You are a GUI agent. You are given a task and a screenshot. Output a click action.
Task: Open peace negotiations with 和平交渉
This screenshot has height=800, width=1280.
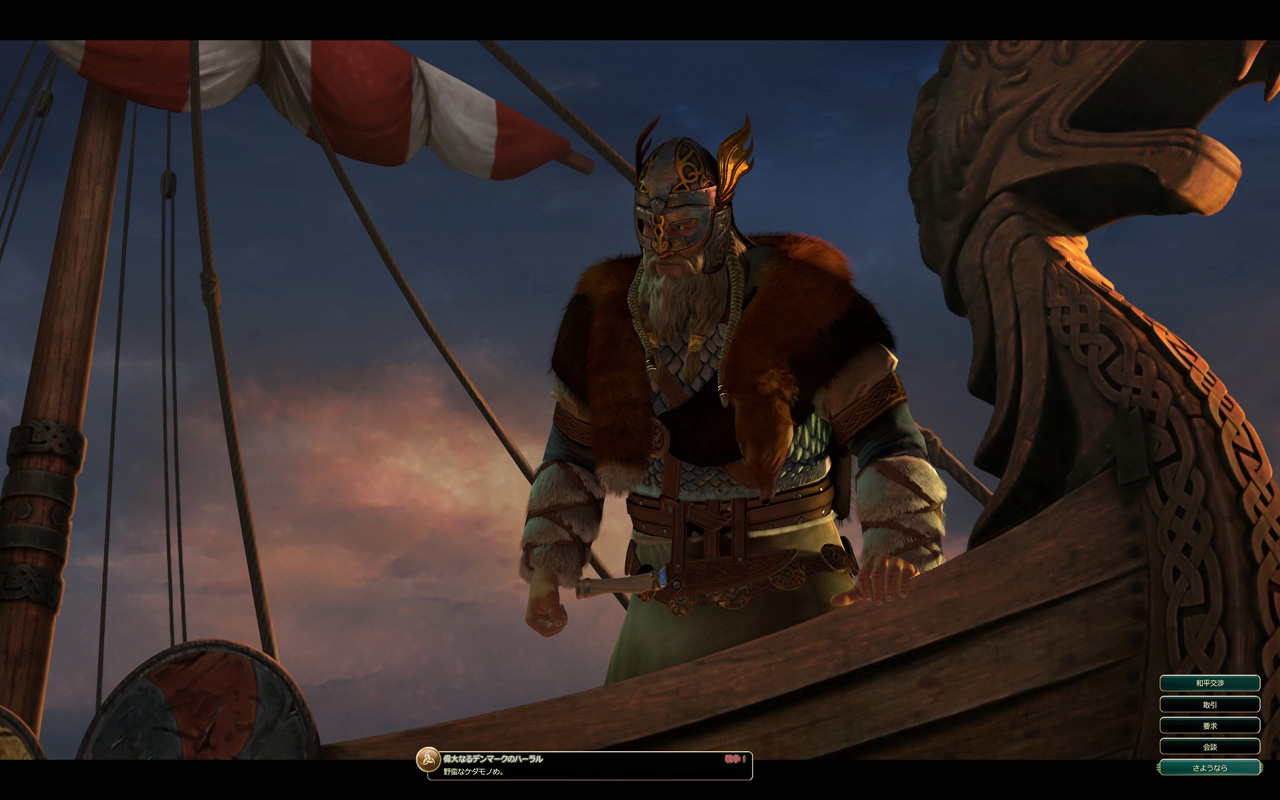[1209, 683]
